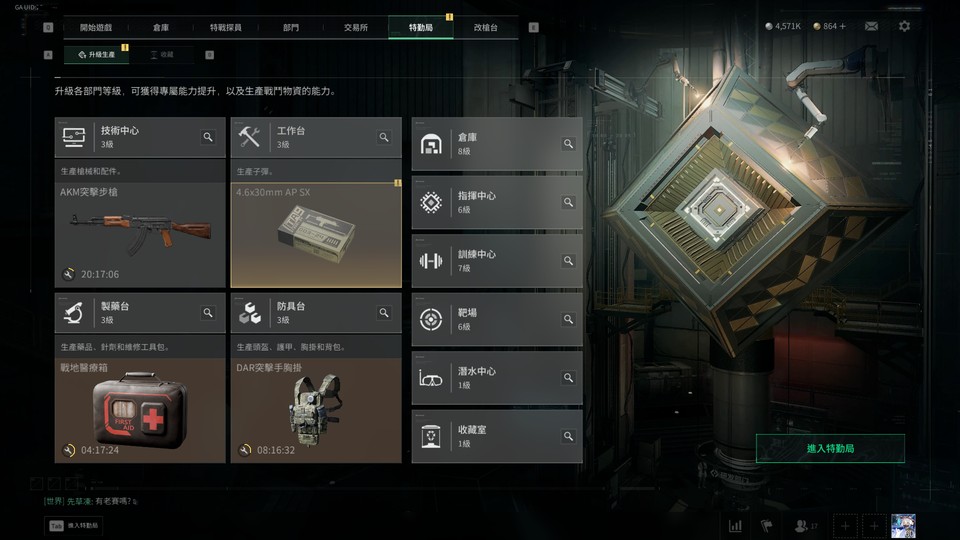The height and width of the screenshot is (540, 960).
Task: Select the 訓練中心 facility row
Action: [496, 261]
